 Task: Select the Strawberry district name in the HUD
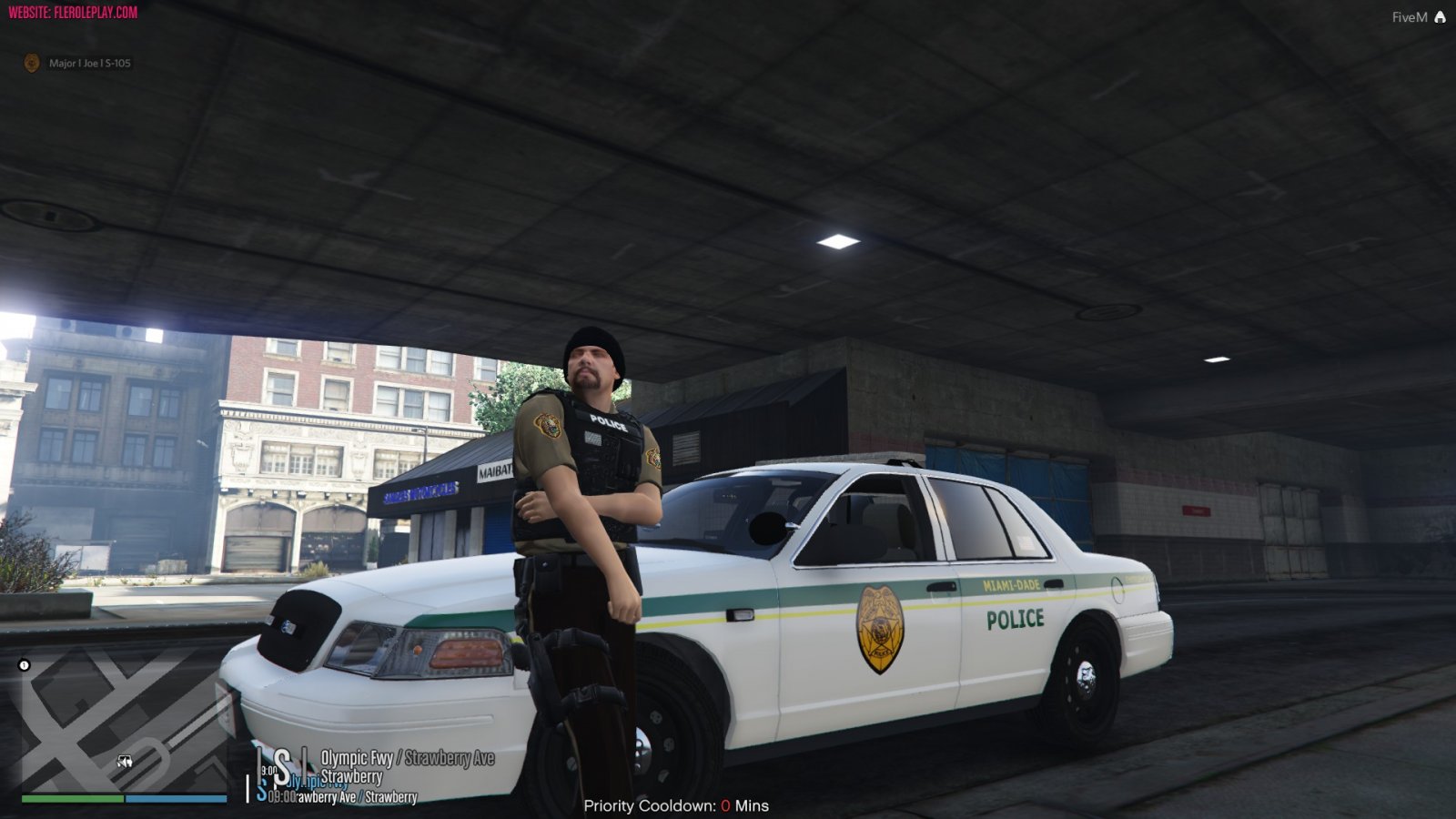[x=353, y=777]
